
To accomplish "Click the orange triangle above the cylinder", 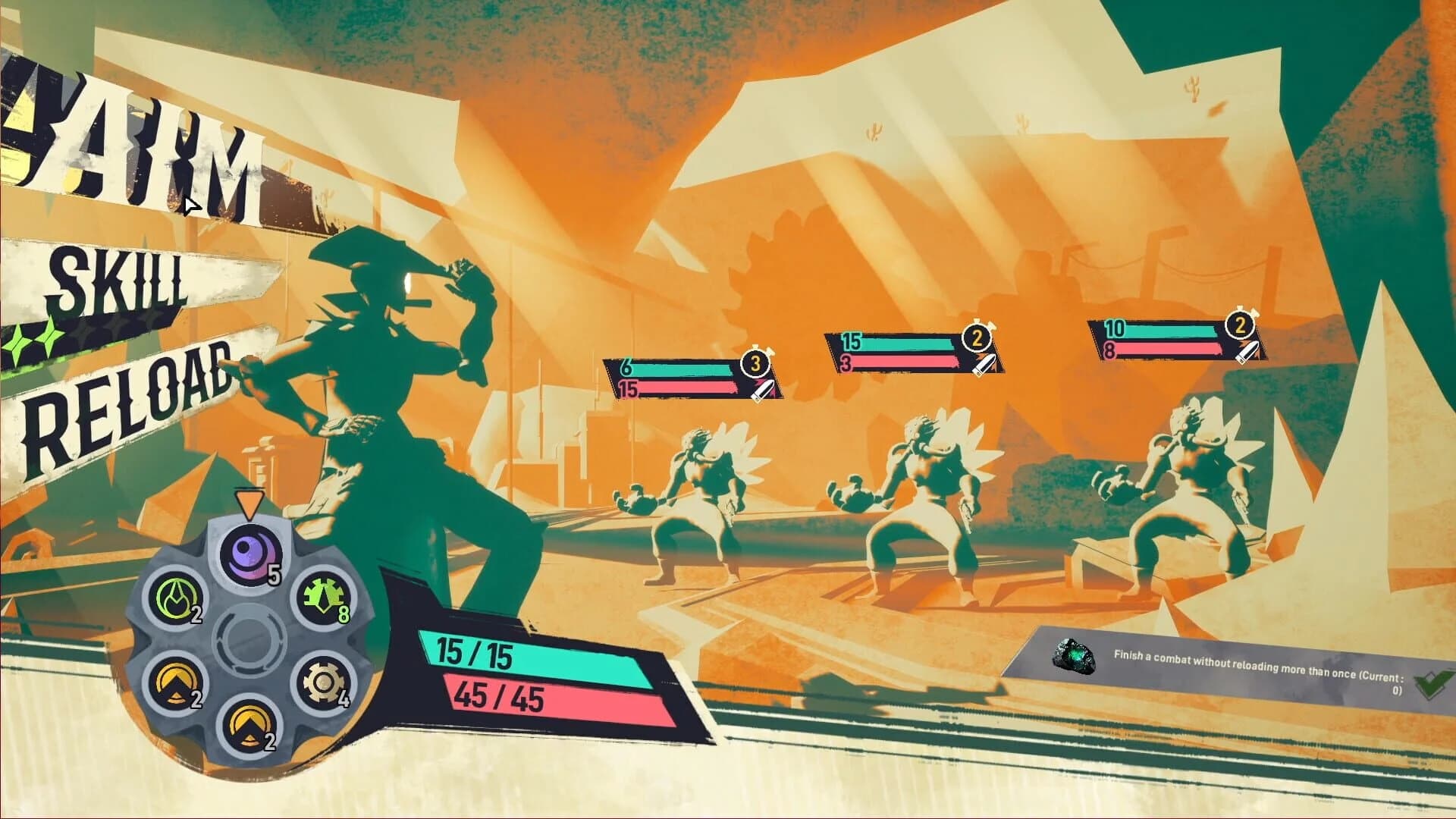I will (x=250, y=501).
